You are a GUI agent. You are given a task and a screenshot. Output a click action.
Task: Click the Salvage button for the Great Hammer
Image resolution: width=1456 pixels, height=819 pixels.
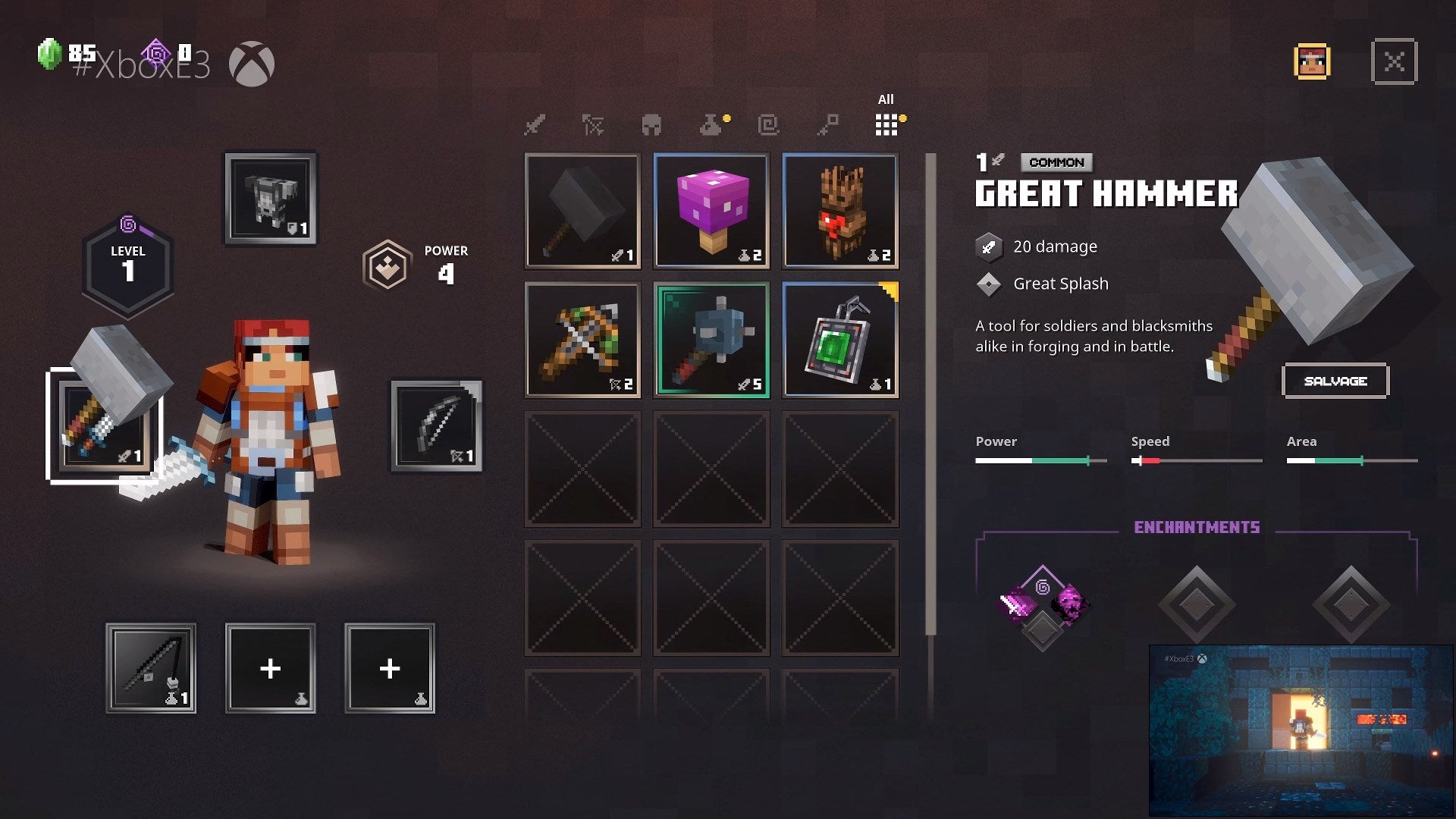click(1335, 381)
